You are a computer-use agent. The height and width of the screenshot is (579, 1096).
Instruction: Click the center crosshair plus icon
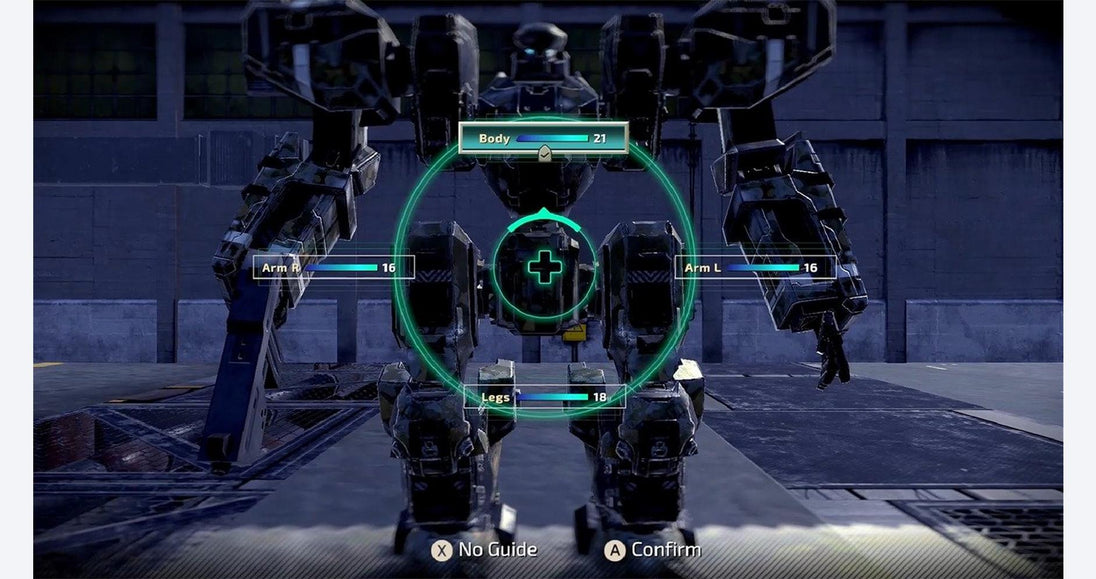[x=544, y=267]
